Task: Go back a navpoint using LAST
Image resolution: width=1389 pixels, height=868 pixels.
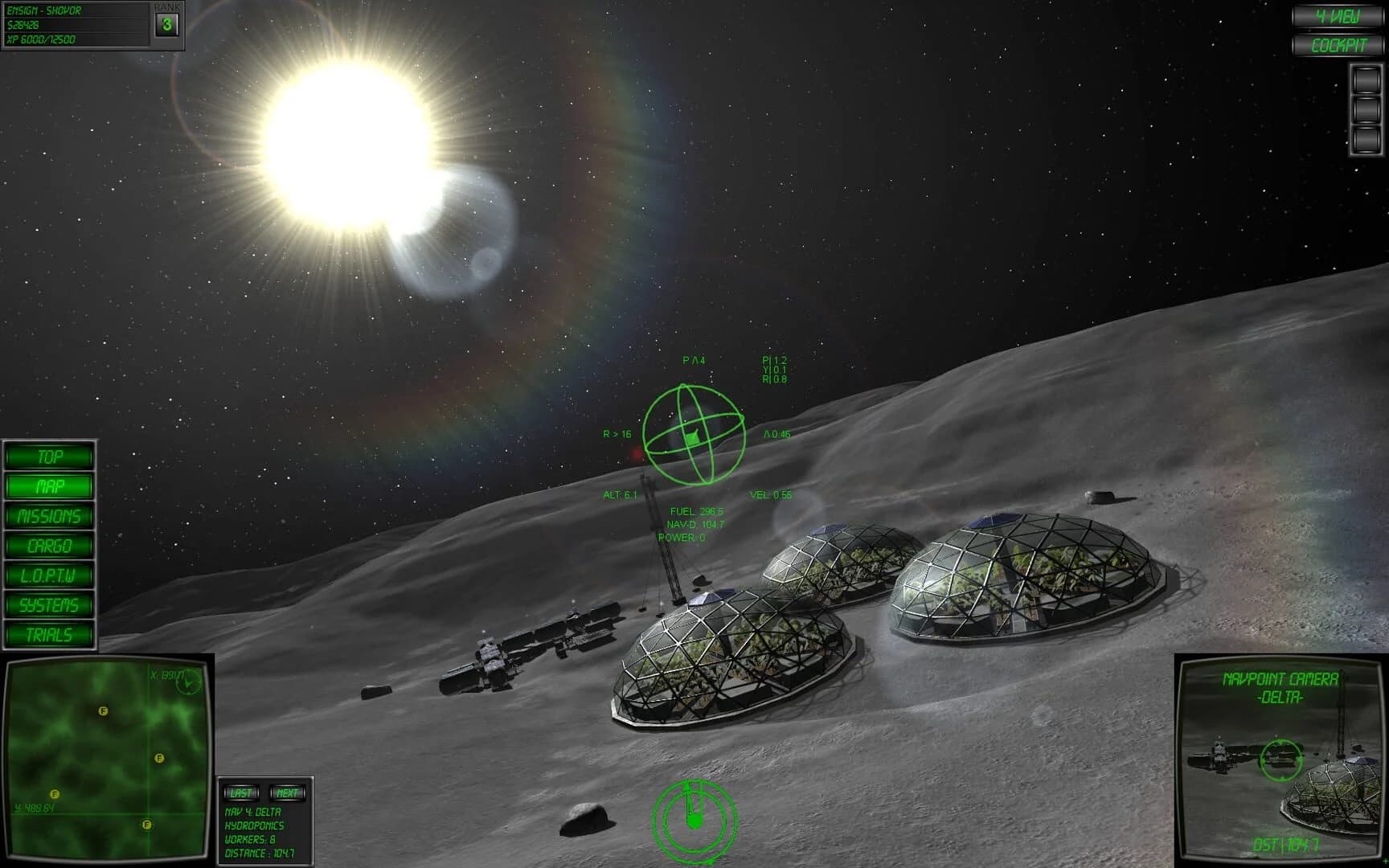Action: click(x=240, y=792)
